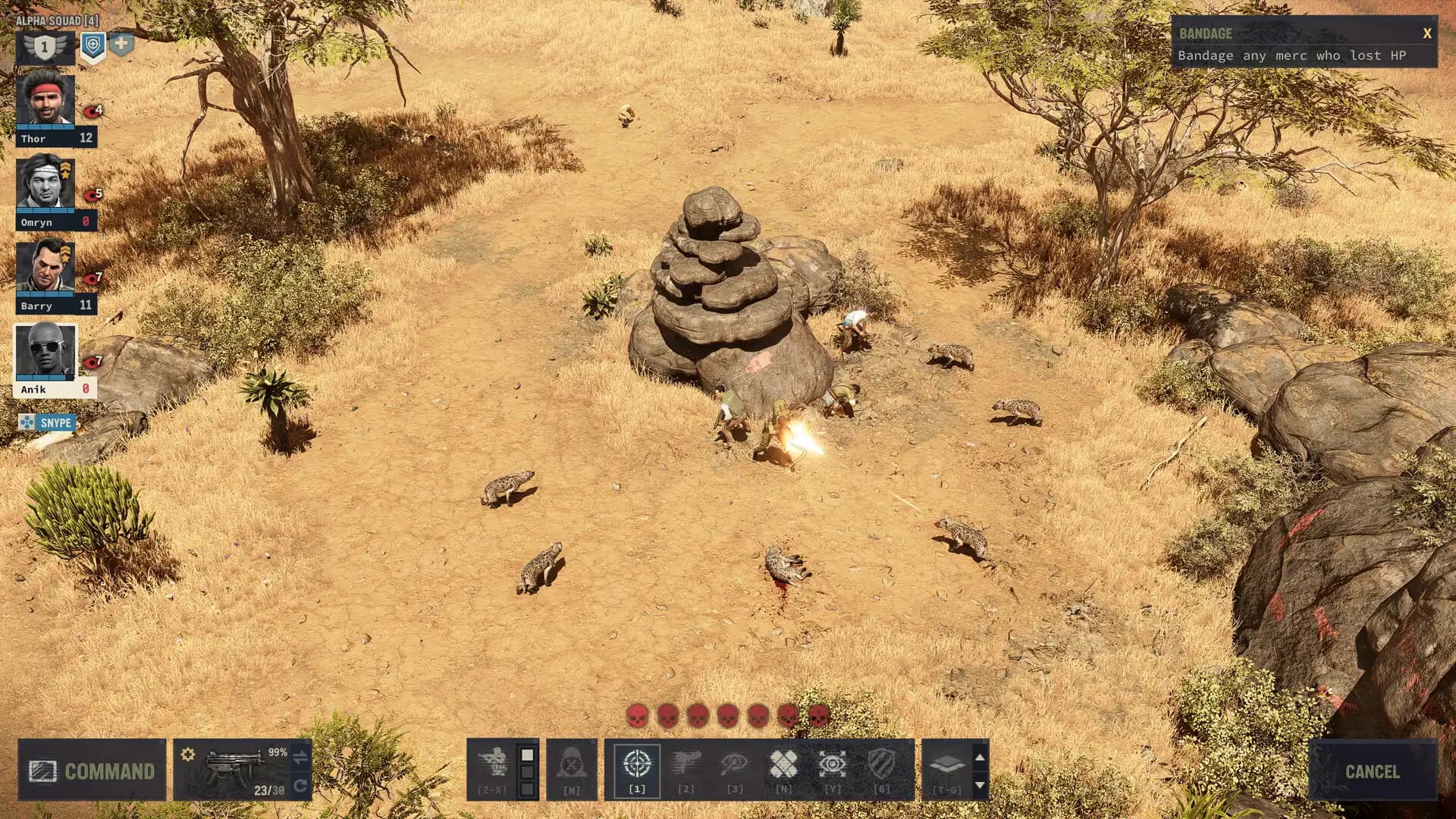Viewport: 1456px width, 819px height.
Task: Click the reload ammo icon near 23/30
Action: point(300,786)
